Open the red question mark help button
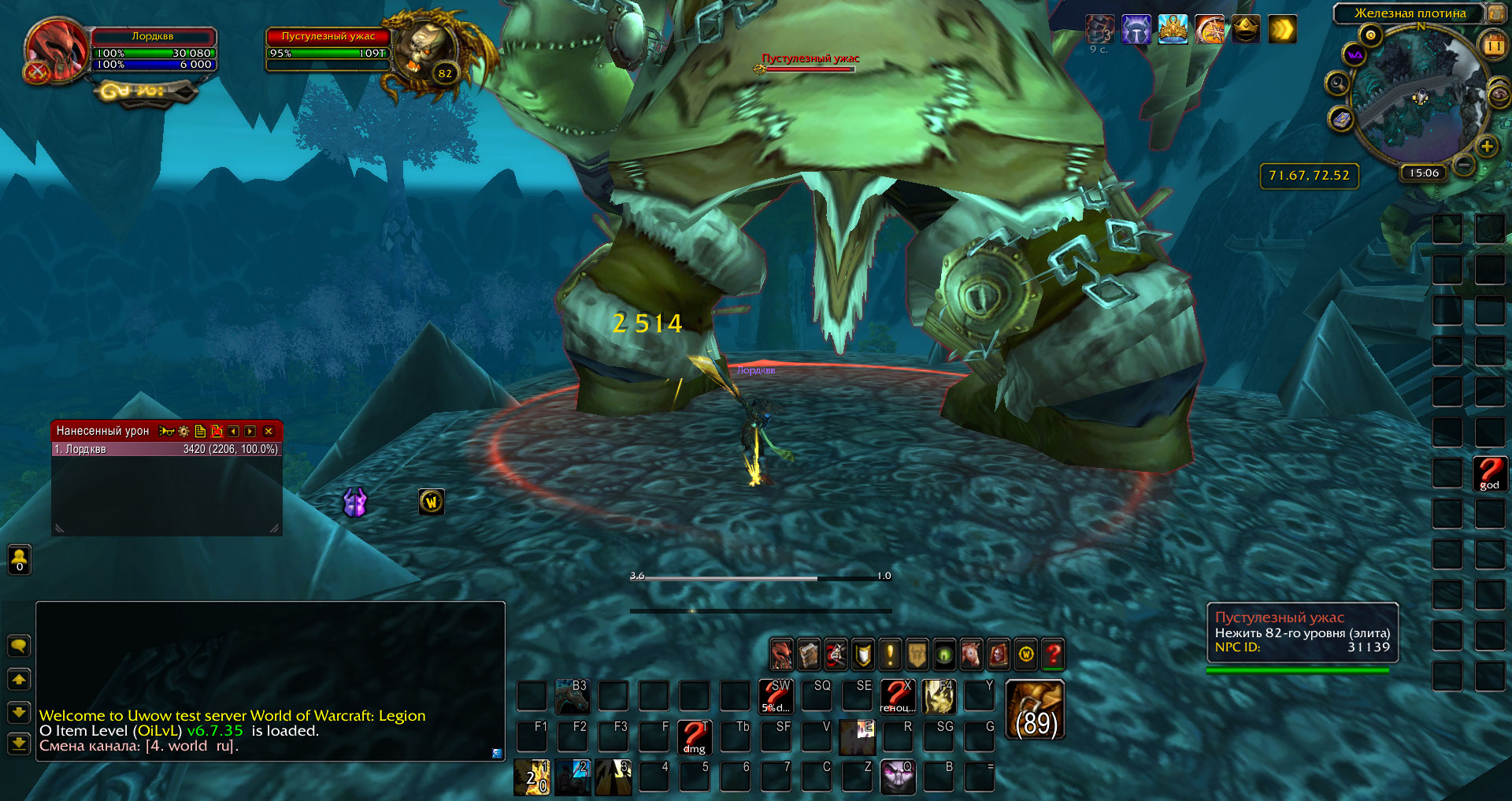Image resolution: width=1512 pixels, height=801 pixels. (x=1053, y=655)
